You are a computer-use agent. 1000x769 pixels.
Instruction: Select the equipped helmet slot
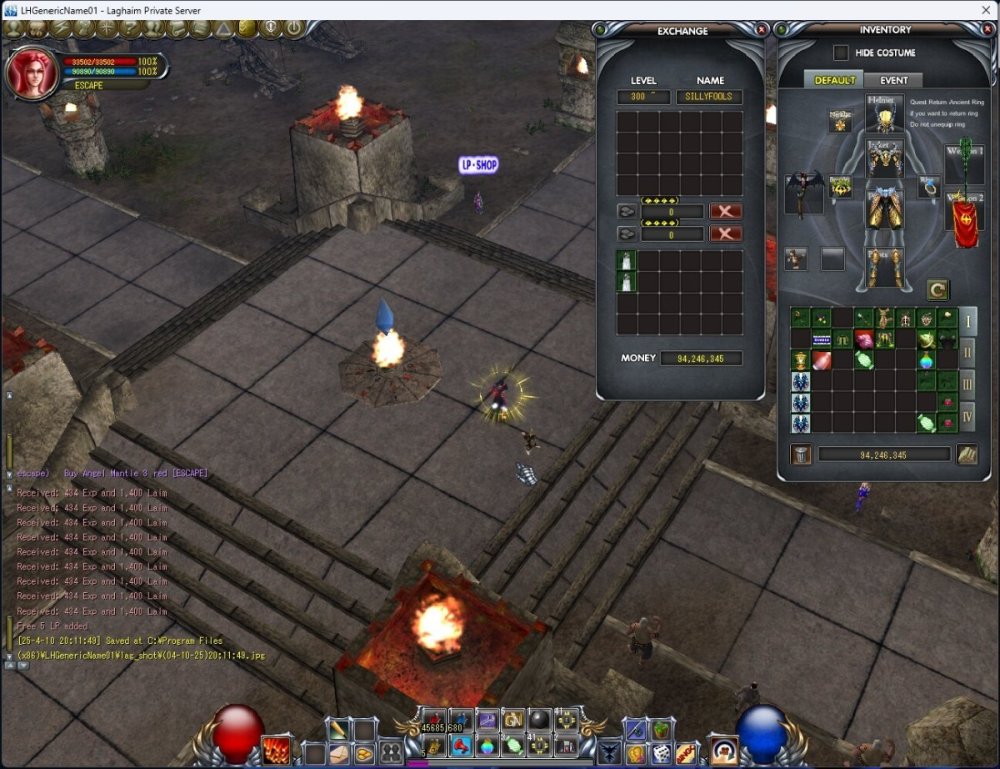[885, 115]
